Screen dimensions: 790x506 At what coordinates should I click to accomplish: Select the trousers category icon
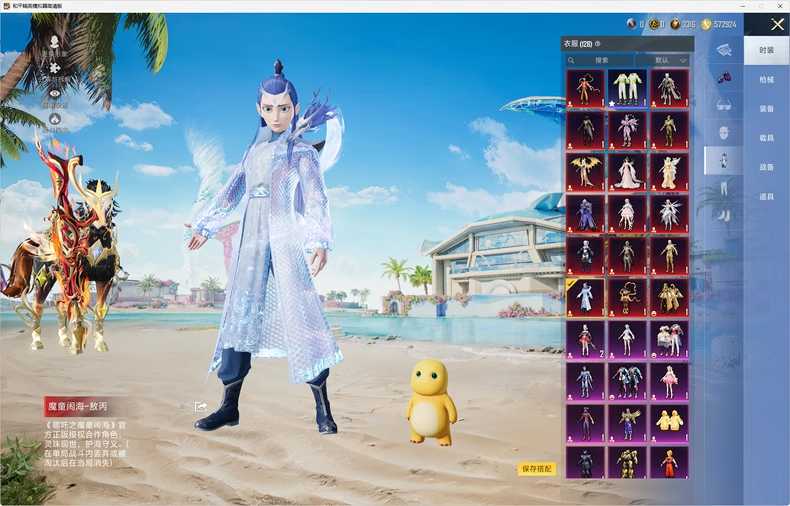723,187
